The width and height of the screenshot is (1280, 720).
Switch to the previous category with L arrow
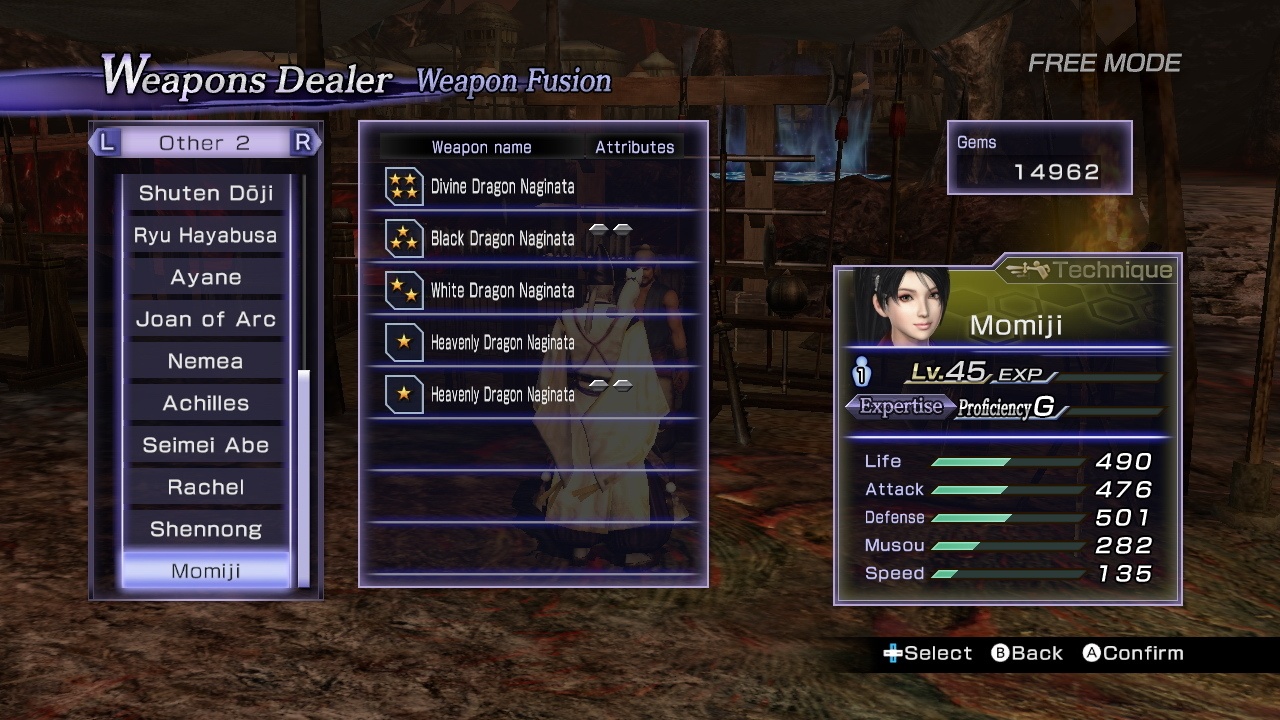(x=105, y=143)
